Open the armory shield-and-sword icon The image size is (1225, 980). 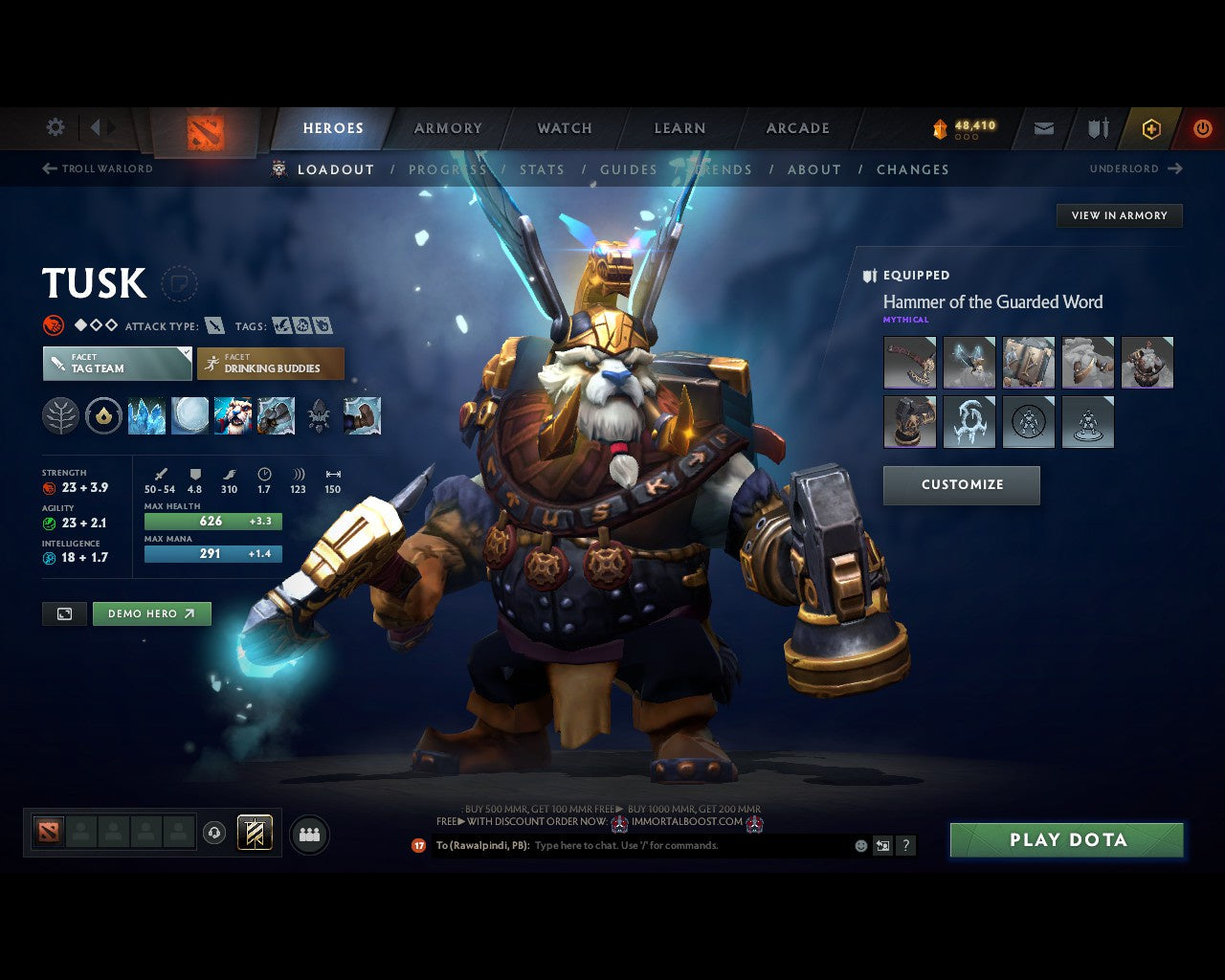[x=1097, y=128]
